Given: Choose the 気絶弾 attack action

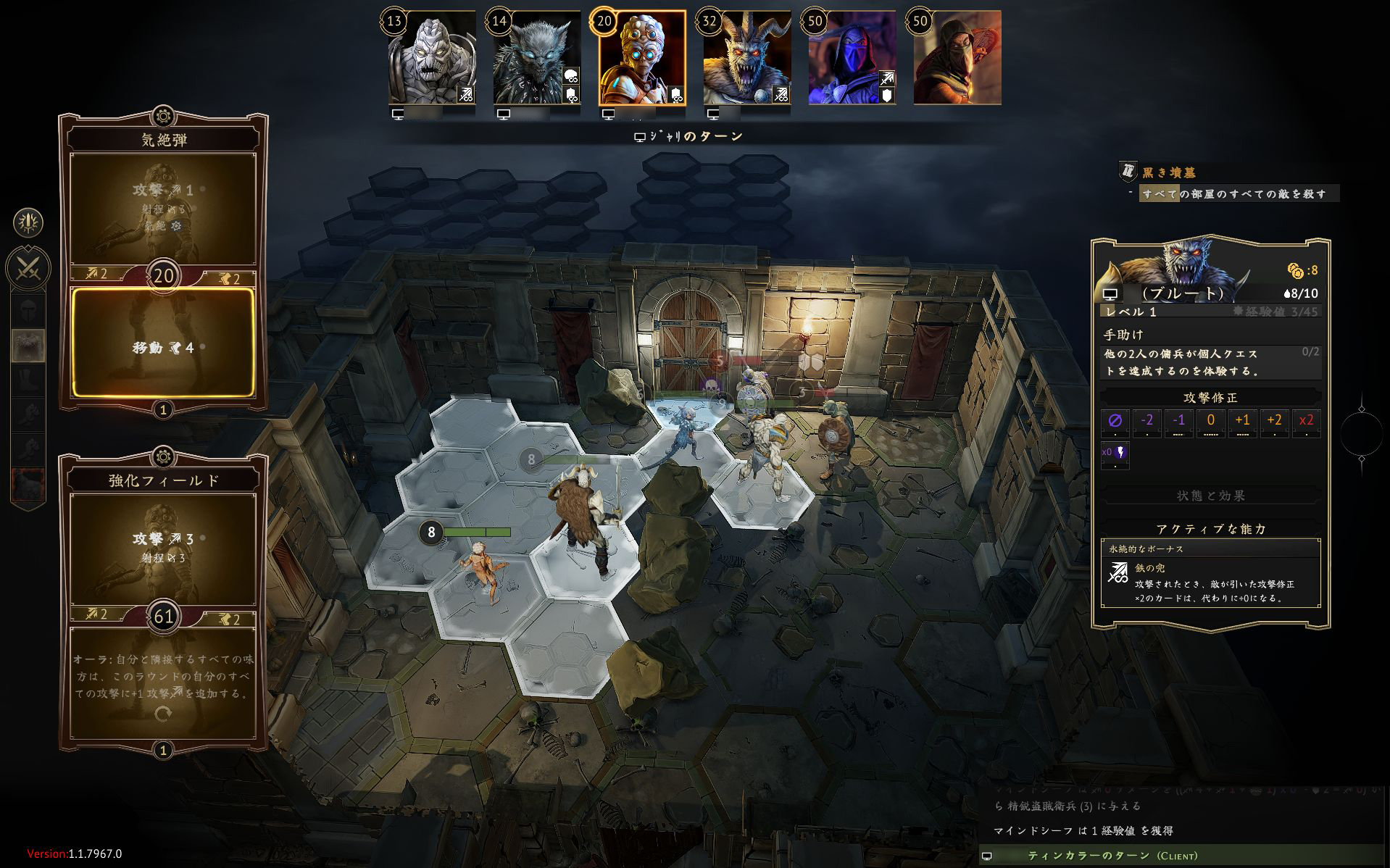Looking at the screenshot, I should point(163,206).
